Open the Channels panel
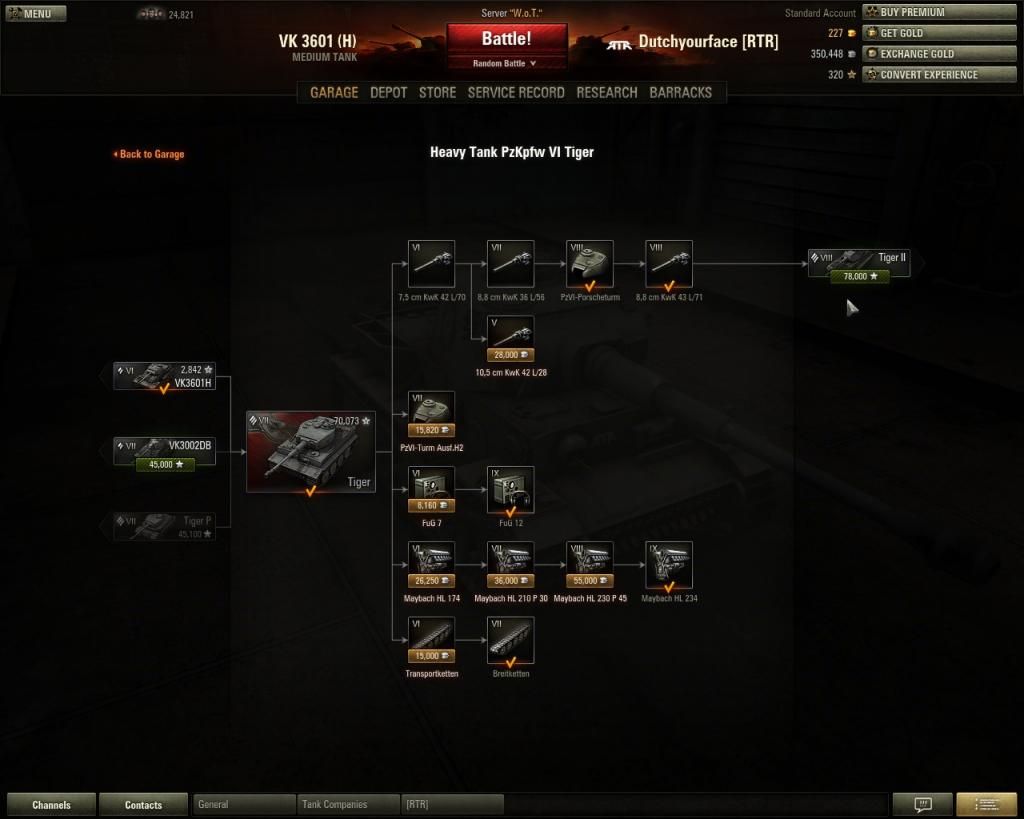This screenshot has width=1024, height=819. (x=51, y=805)
